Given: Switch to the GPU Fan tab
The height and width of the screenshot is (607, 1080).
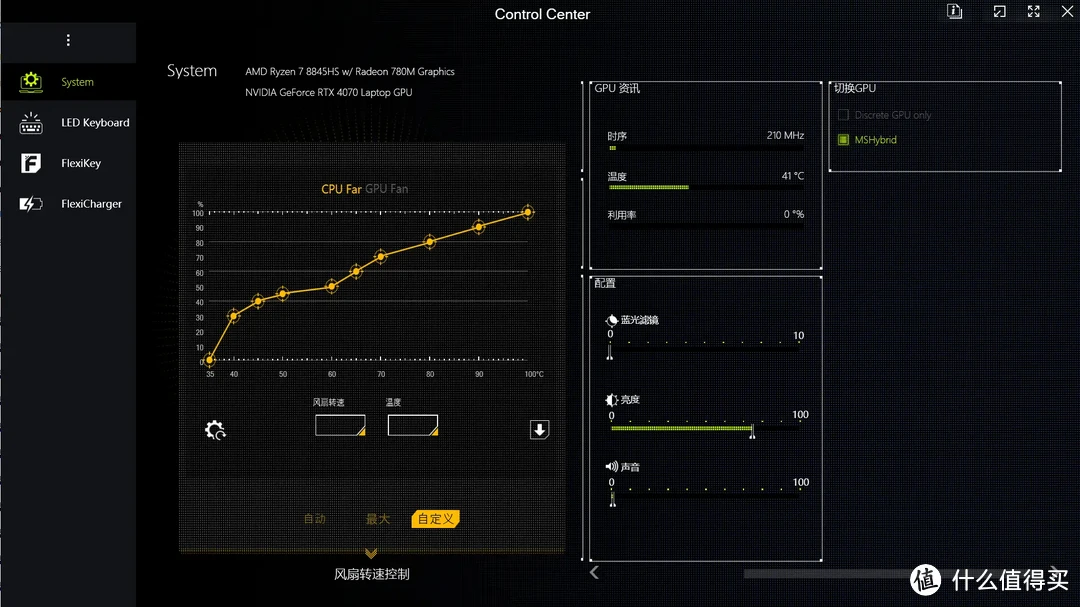Looking at the screenshot, I should tap(387, 189).
